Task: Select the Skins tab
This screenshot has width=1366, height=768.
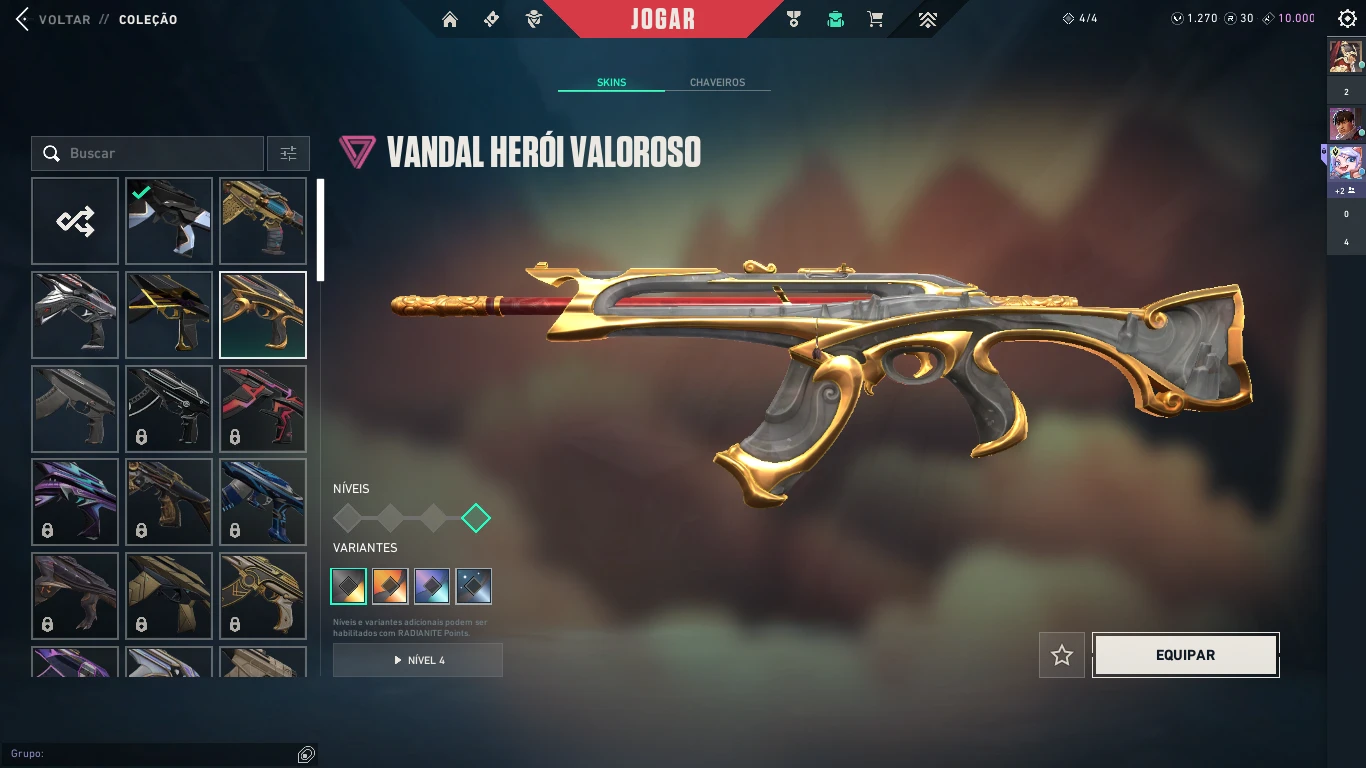Action: (611, 82)
